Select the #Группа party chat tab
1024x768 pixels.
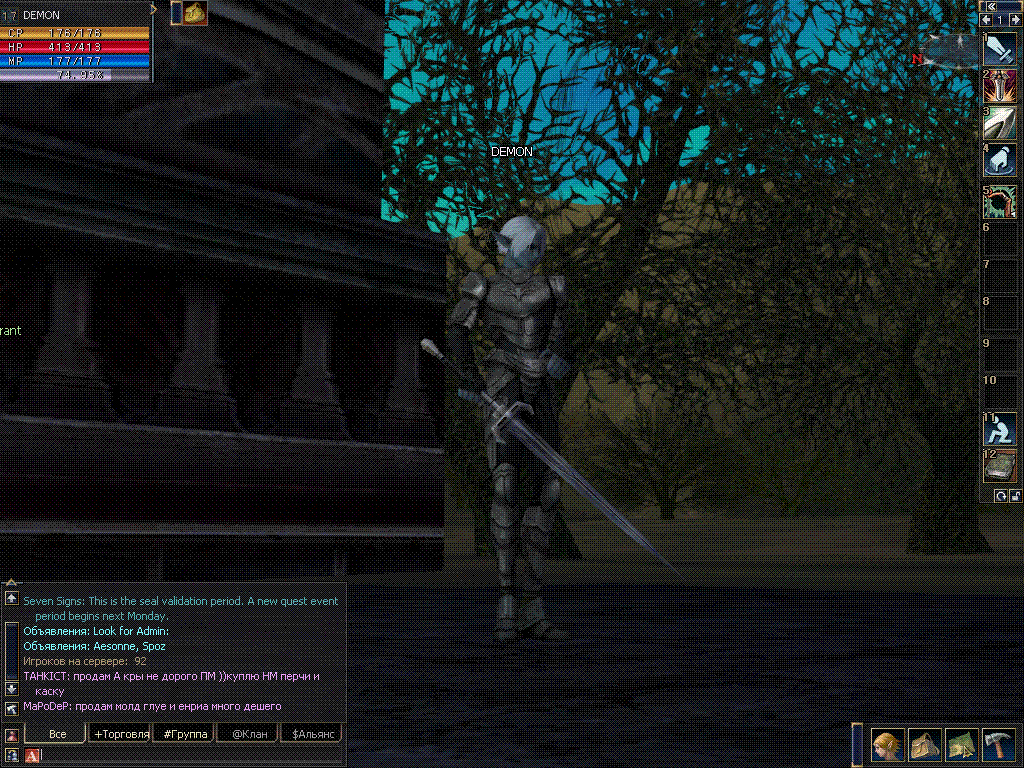pyautogui.click(x=185, y=734)
